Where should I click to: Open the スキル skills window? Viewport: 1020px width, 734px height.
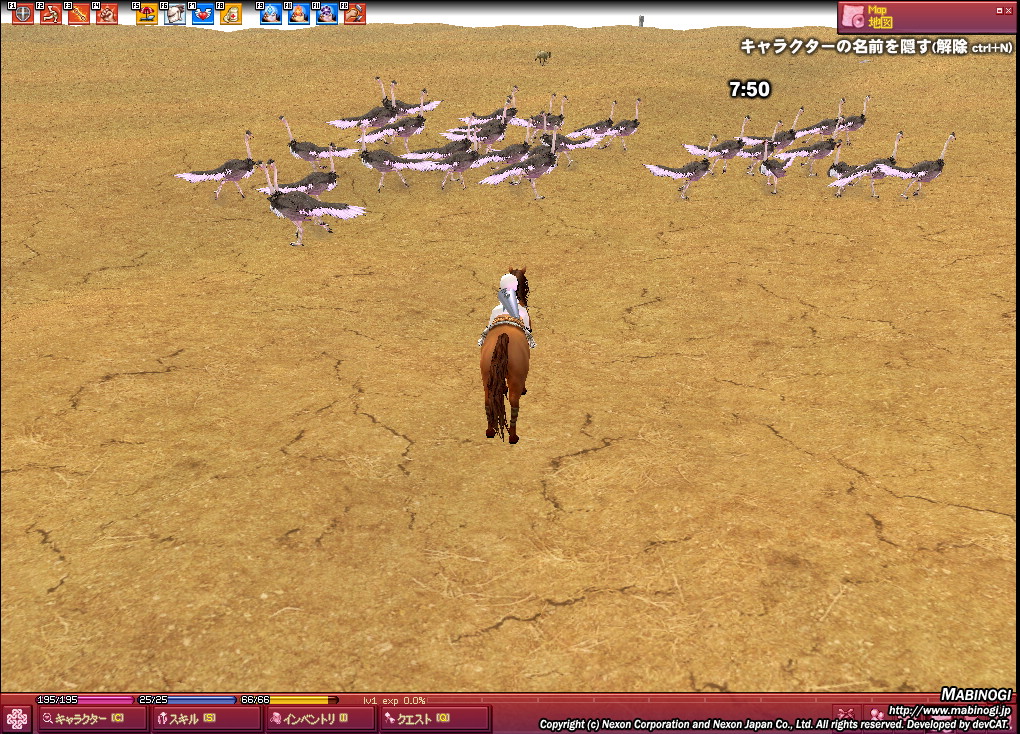tap(206, 718)
